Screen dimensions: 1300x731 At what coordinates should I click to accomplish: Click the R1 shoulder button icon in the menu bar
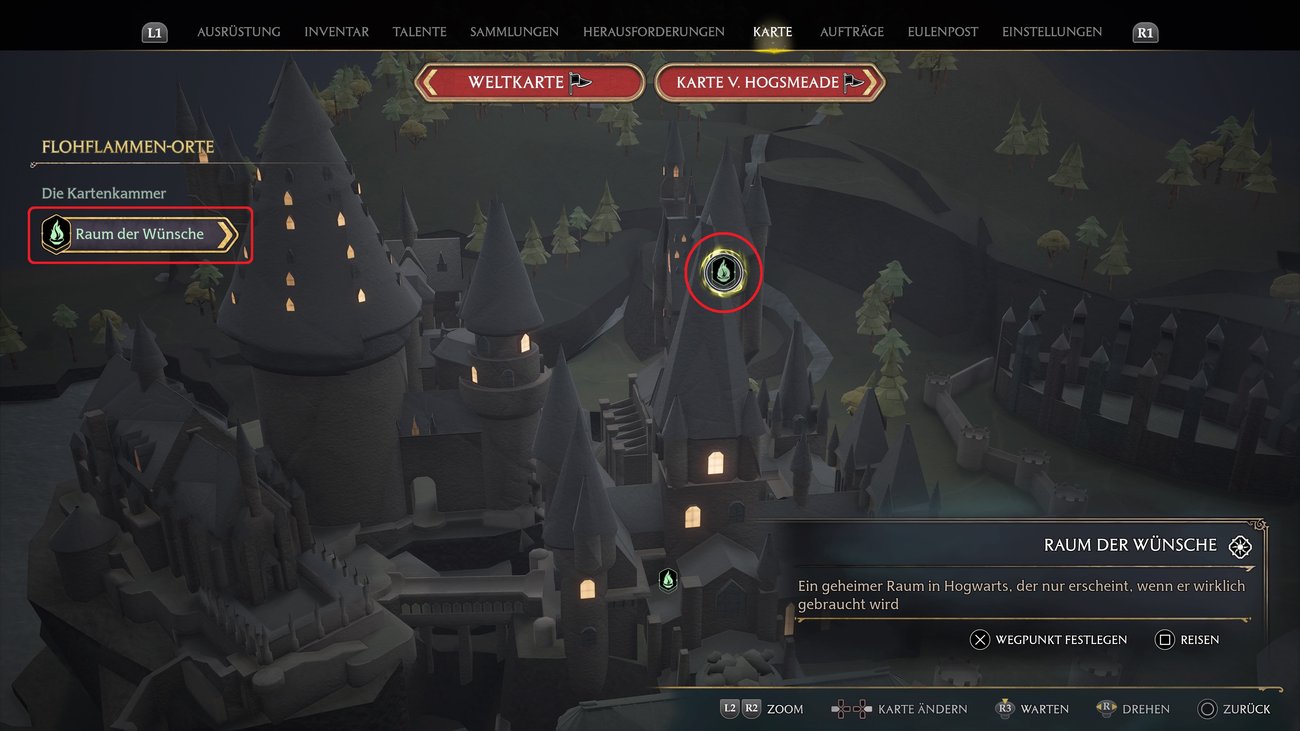(1144, 31)
